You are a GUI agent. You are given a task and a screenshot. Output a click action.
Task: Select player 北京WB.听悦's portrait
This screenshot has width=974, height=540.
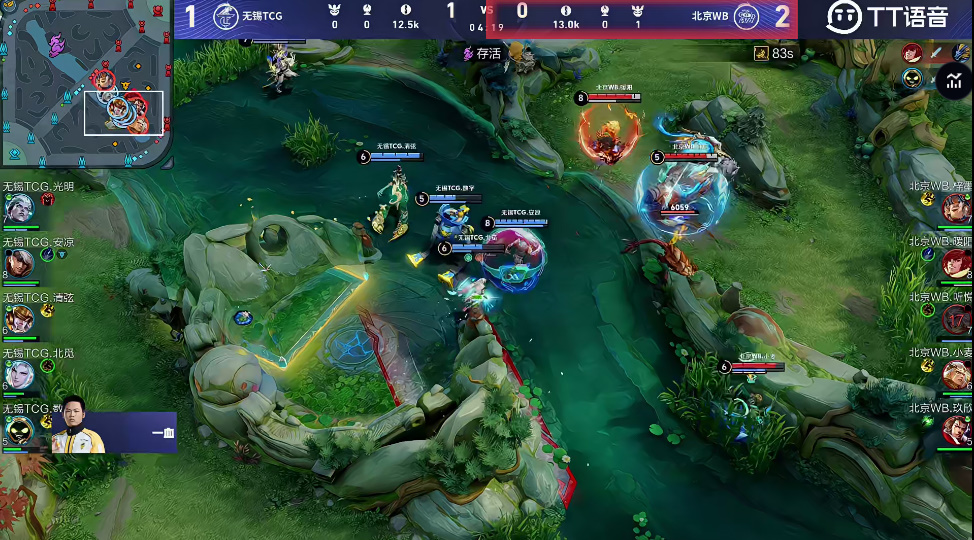[x=957, y=319]
